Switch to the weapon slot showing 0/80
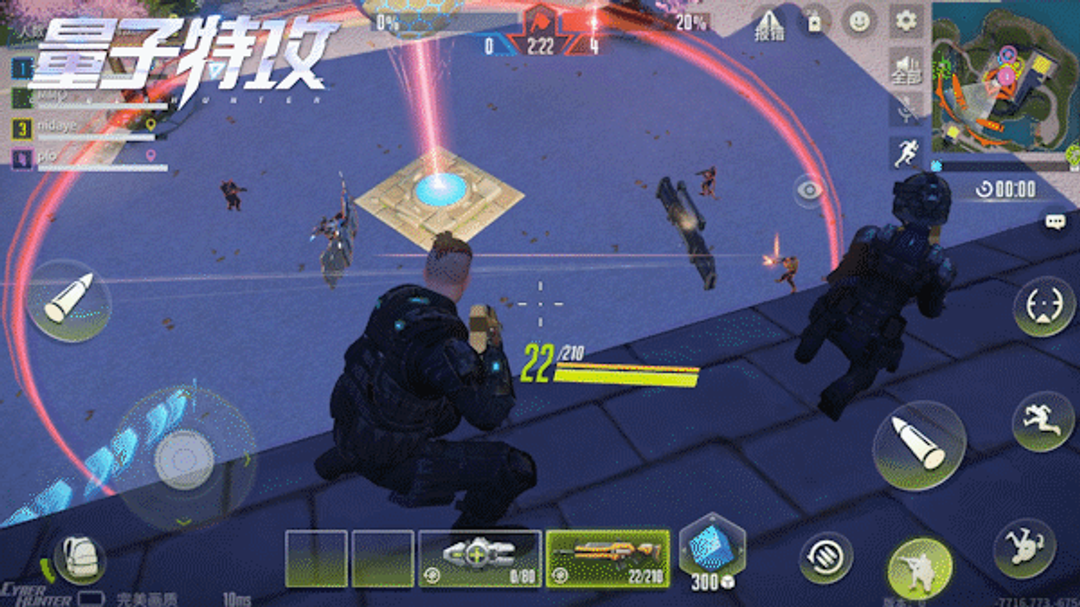This screenshot has width=1080, height=607. click(x=479, y=558)
